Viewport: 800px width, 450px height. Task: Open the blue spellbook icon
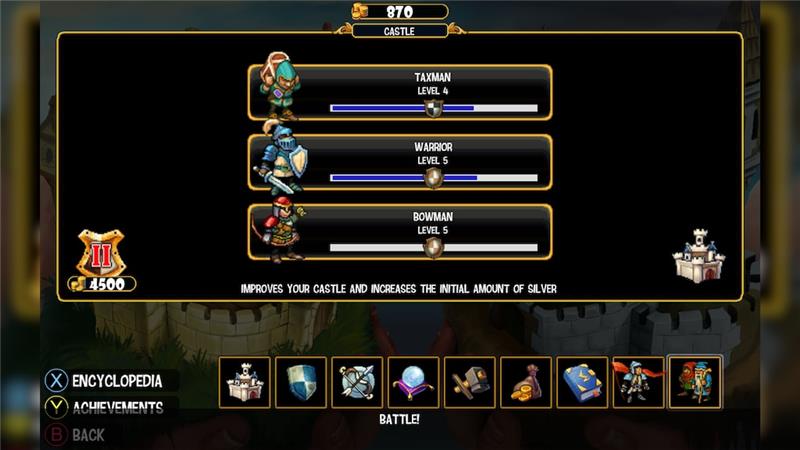581,382
